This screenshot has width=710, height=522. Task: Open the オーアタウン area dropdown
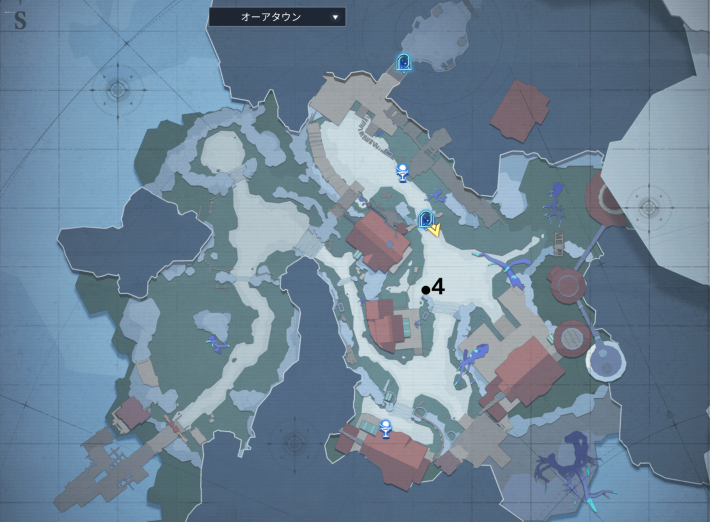point(277,17)
